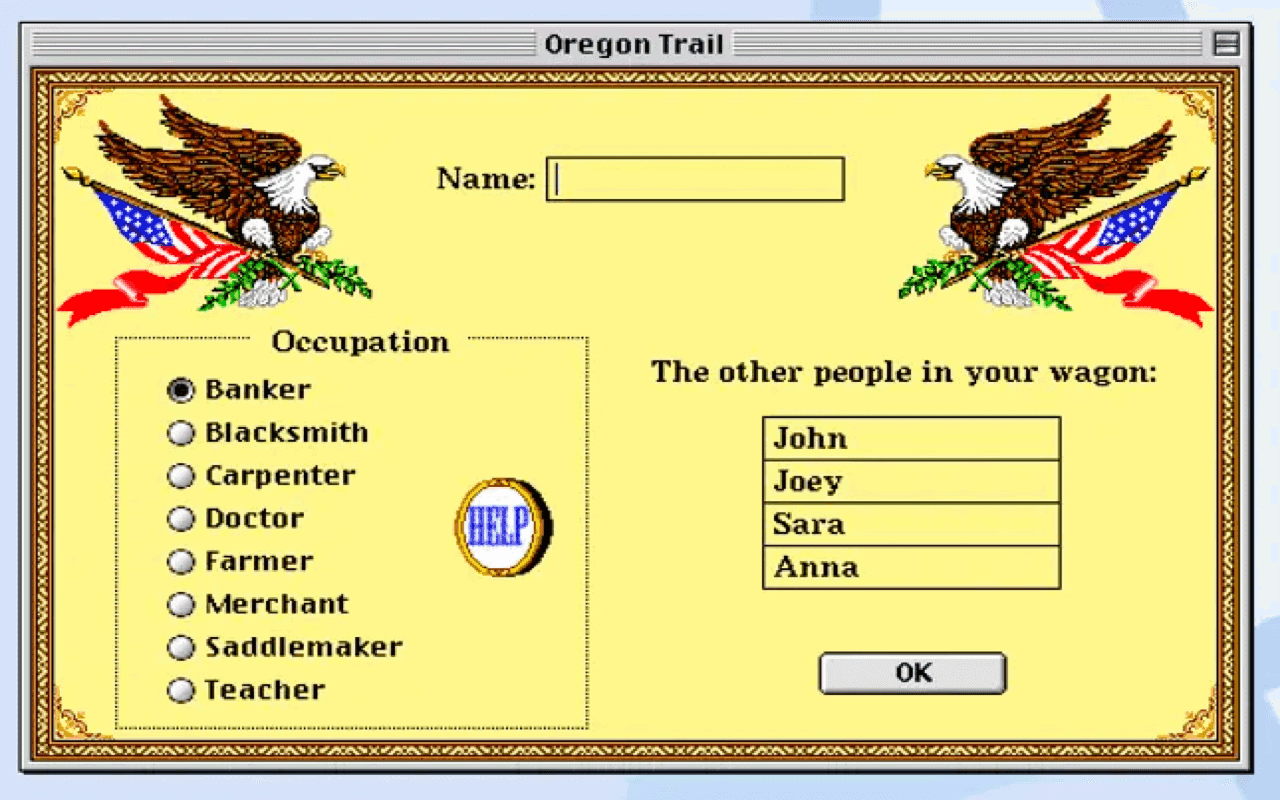
Task: Select Teacher as your occupation
Action: coord(181,690)
